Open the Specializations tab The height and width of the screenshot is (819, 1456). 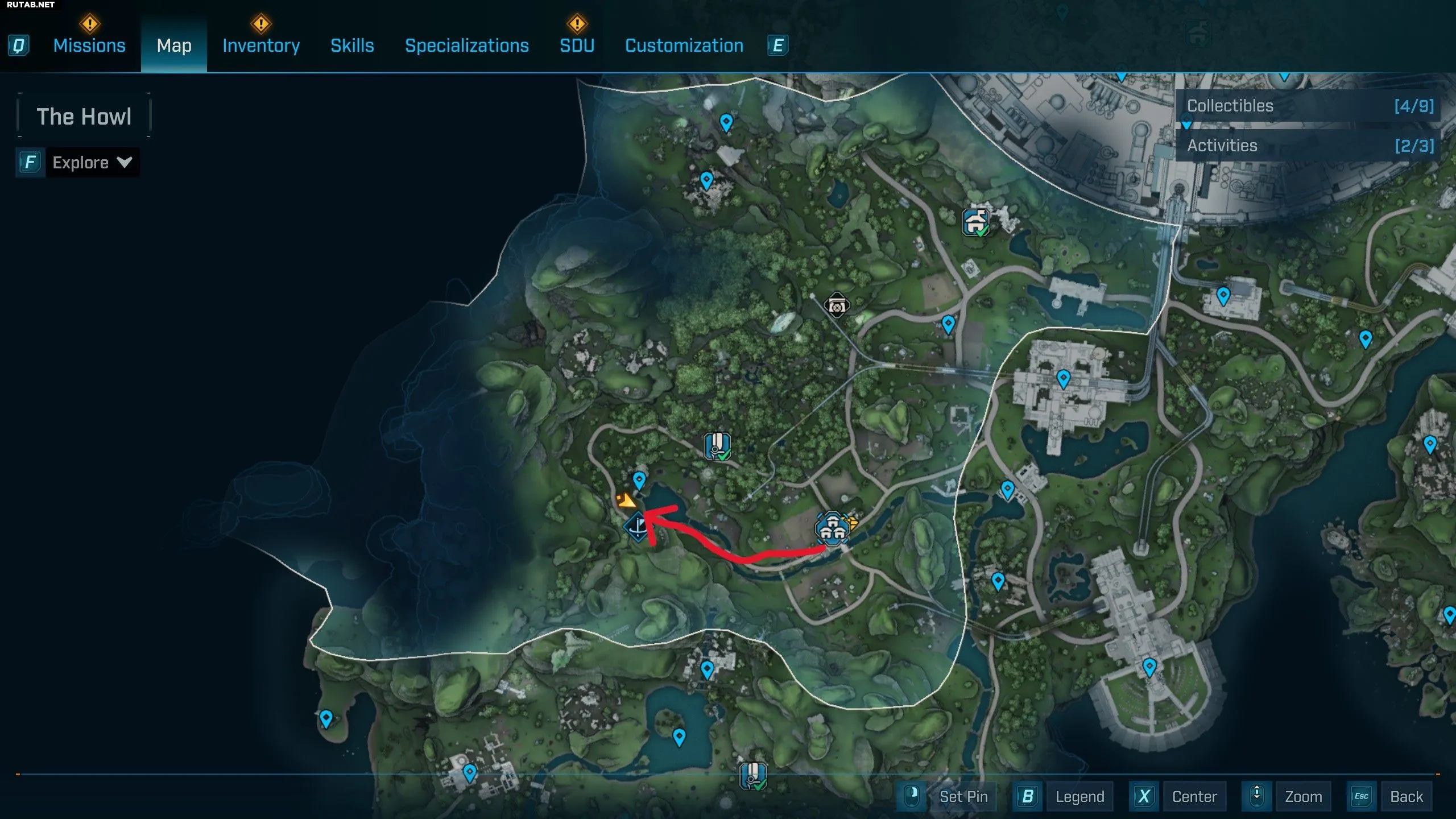pos(466,45)
